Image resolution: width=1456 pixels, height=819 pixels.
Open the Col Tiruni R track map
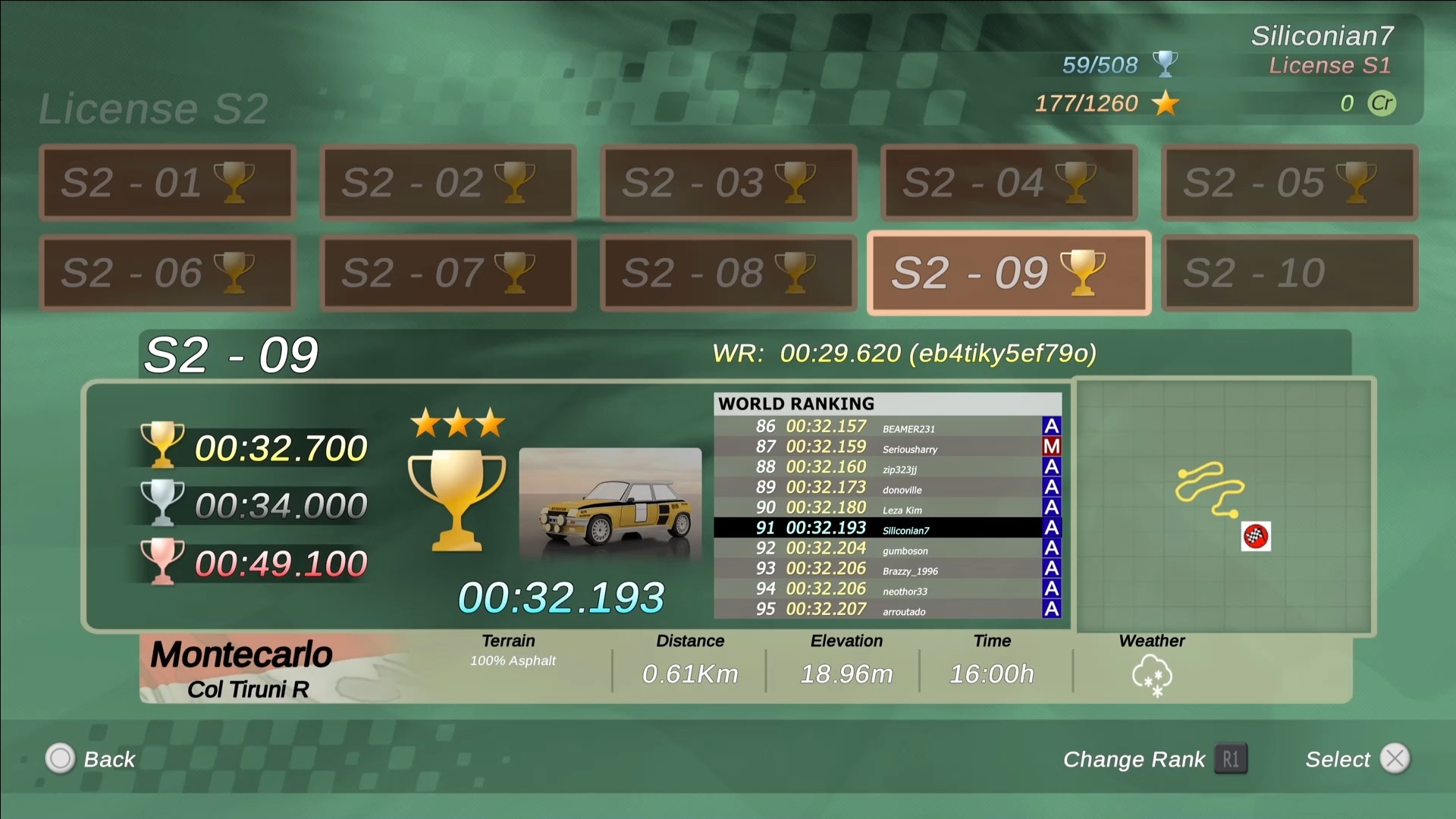click(1225, 507)
